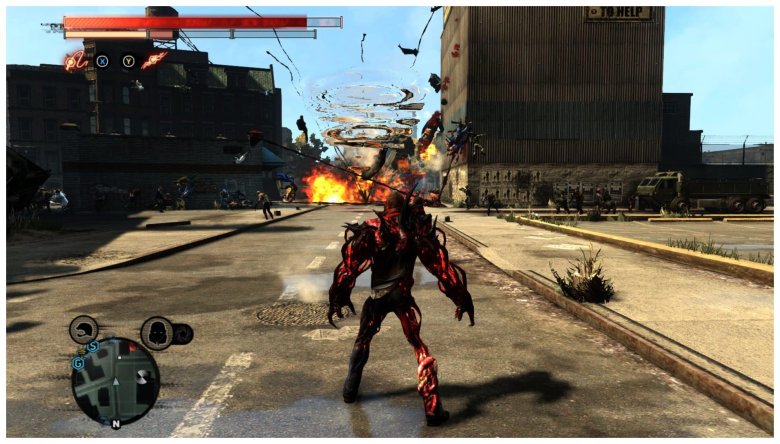780x444 pixels.
Task: Select the whip tendril power icon
Action: point(76,60)
